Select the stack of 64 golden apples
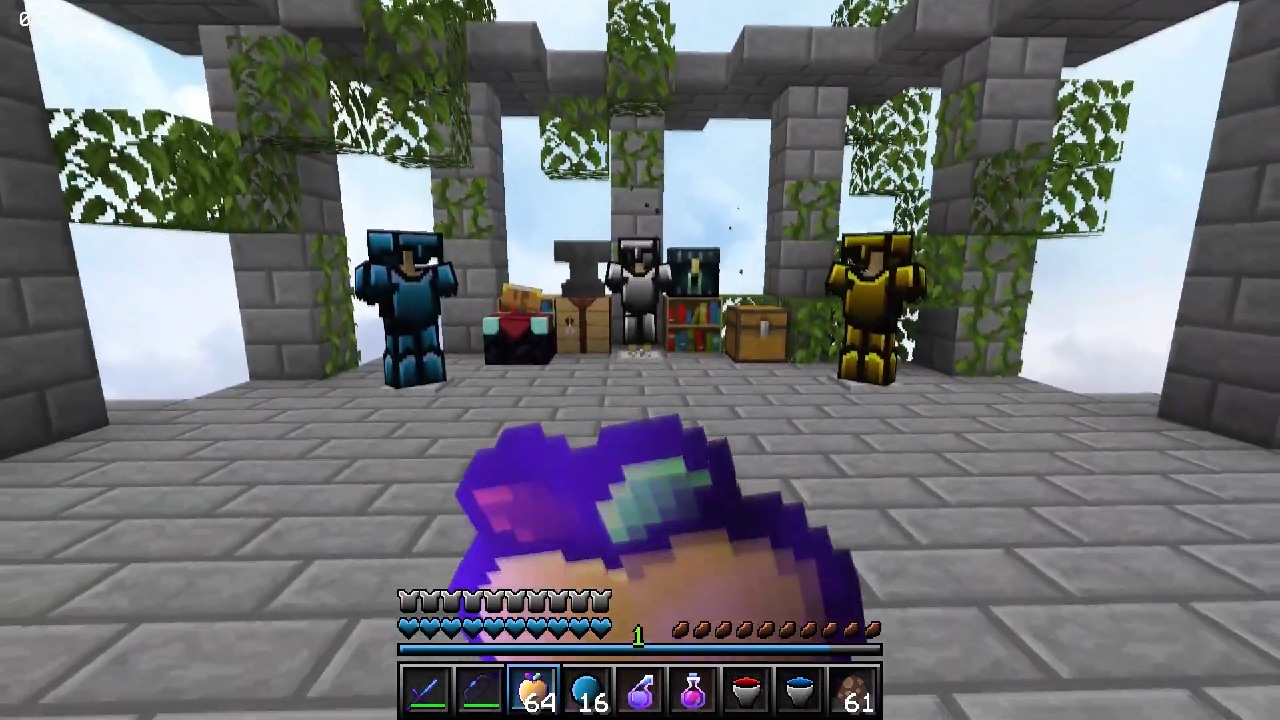This screenshot has width=1280, height=720. [x=533, y=692]
